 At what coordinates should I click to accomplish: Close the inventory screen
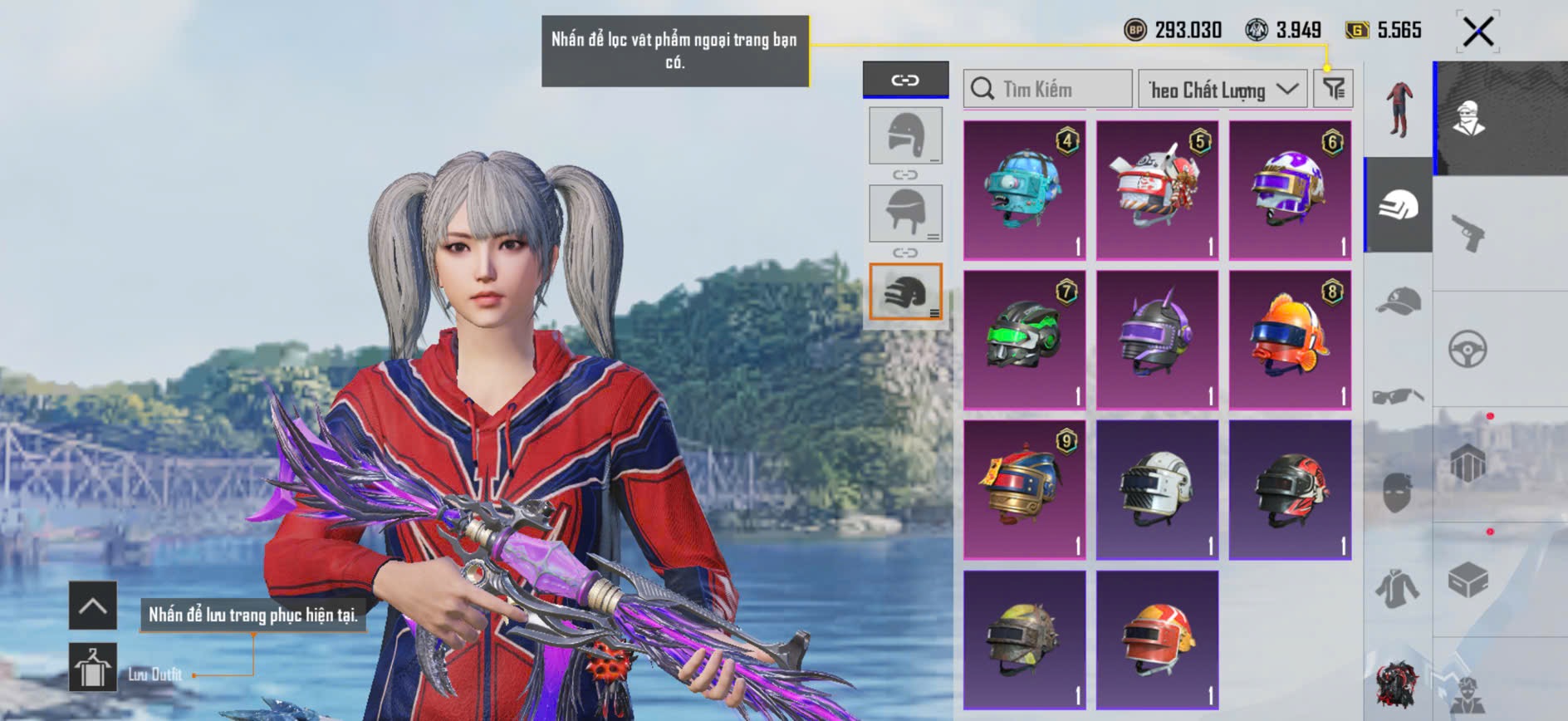coord(1477,32)
